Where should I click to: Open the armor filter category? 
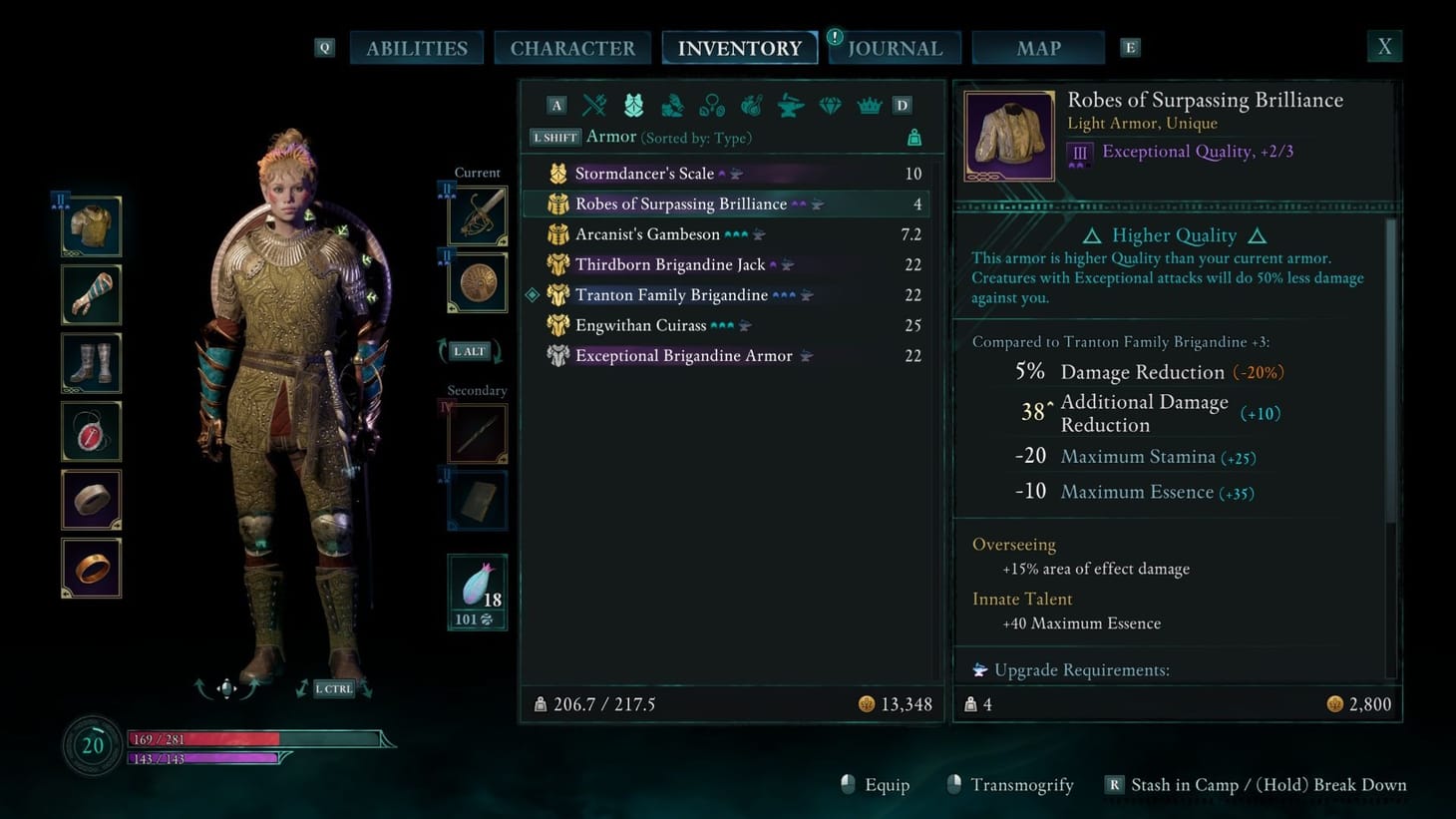click(x=634, y=105)
